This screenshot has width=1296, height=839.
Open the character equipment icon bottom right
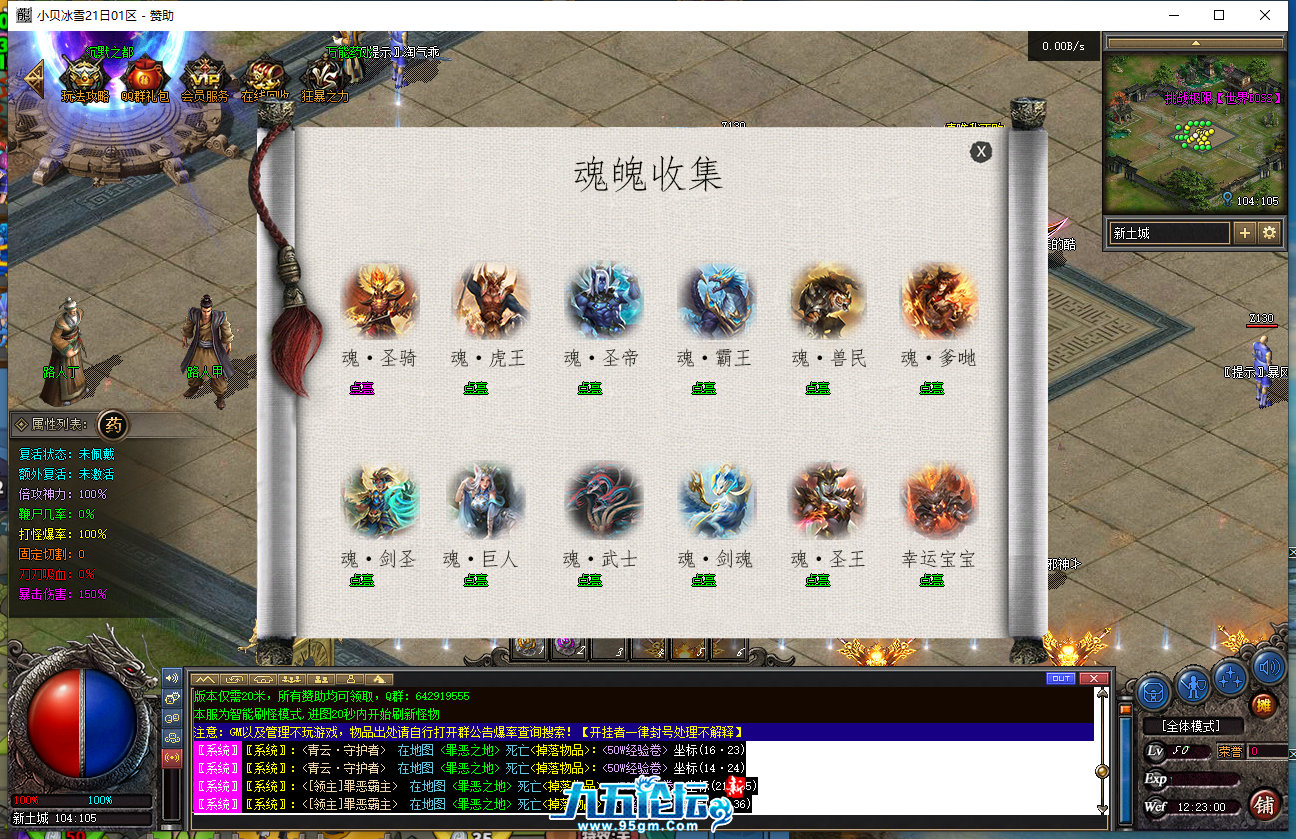1191,683
